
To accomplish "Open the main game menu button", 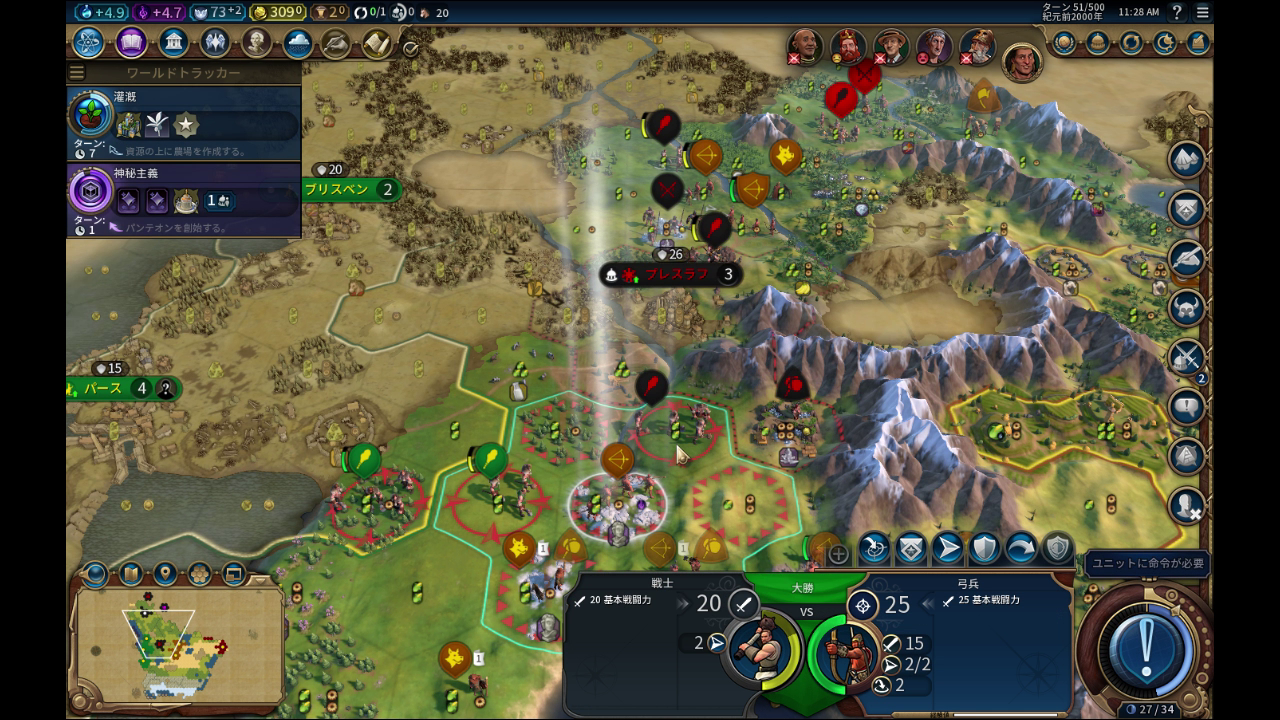I will (x=1202, y=12).
